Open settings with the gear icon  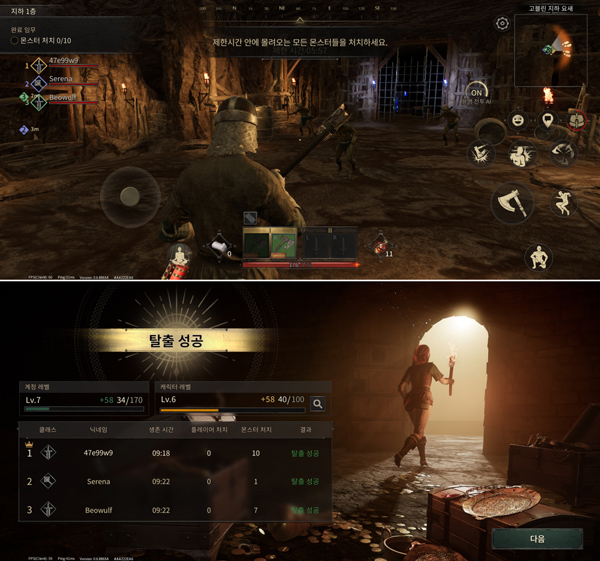click(502, 23)
